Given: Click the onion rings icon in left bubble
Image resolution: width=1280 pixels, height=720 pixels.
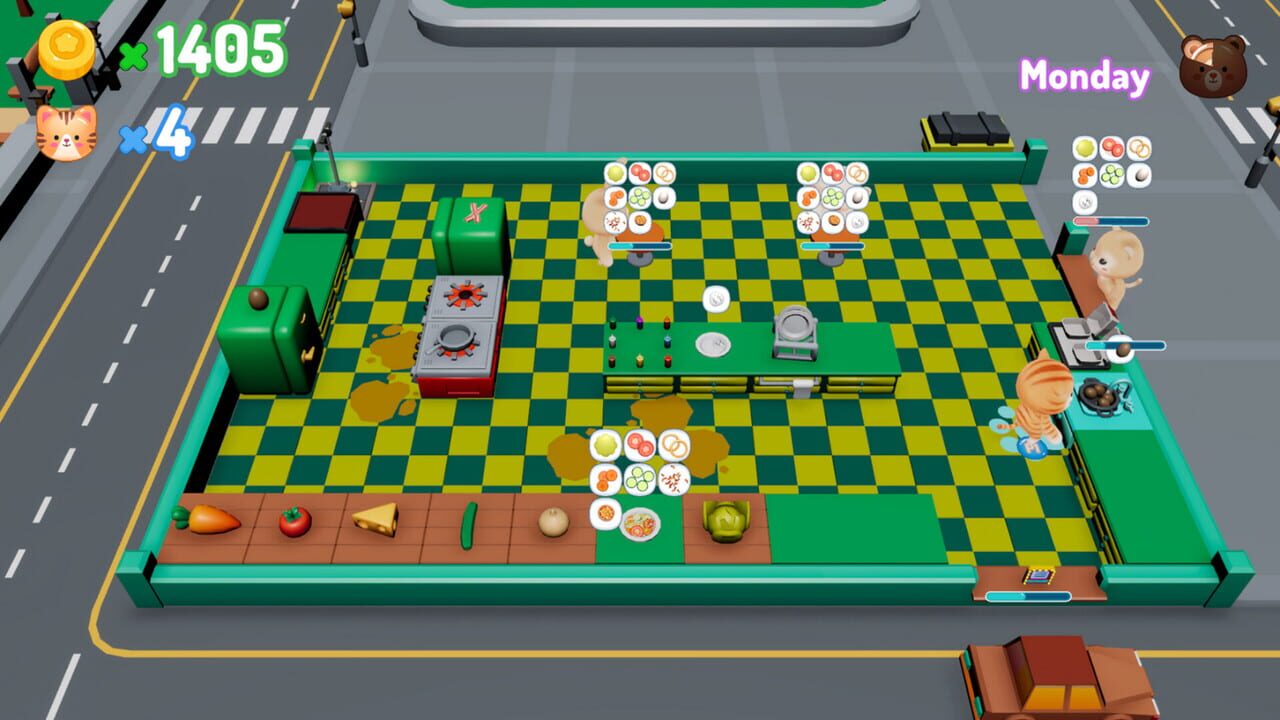Looking at the screenshot, I should pos(665,174).
